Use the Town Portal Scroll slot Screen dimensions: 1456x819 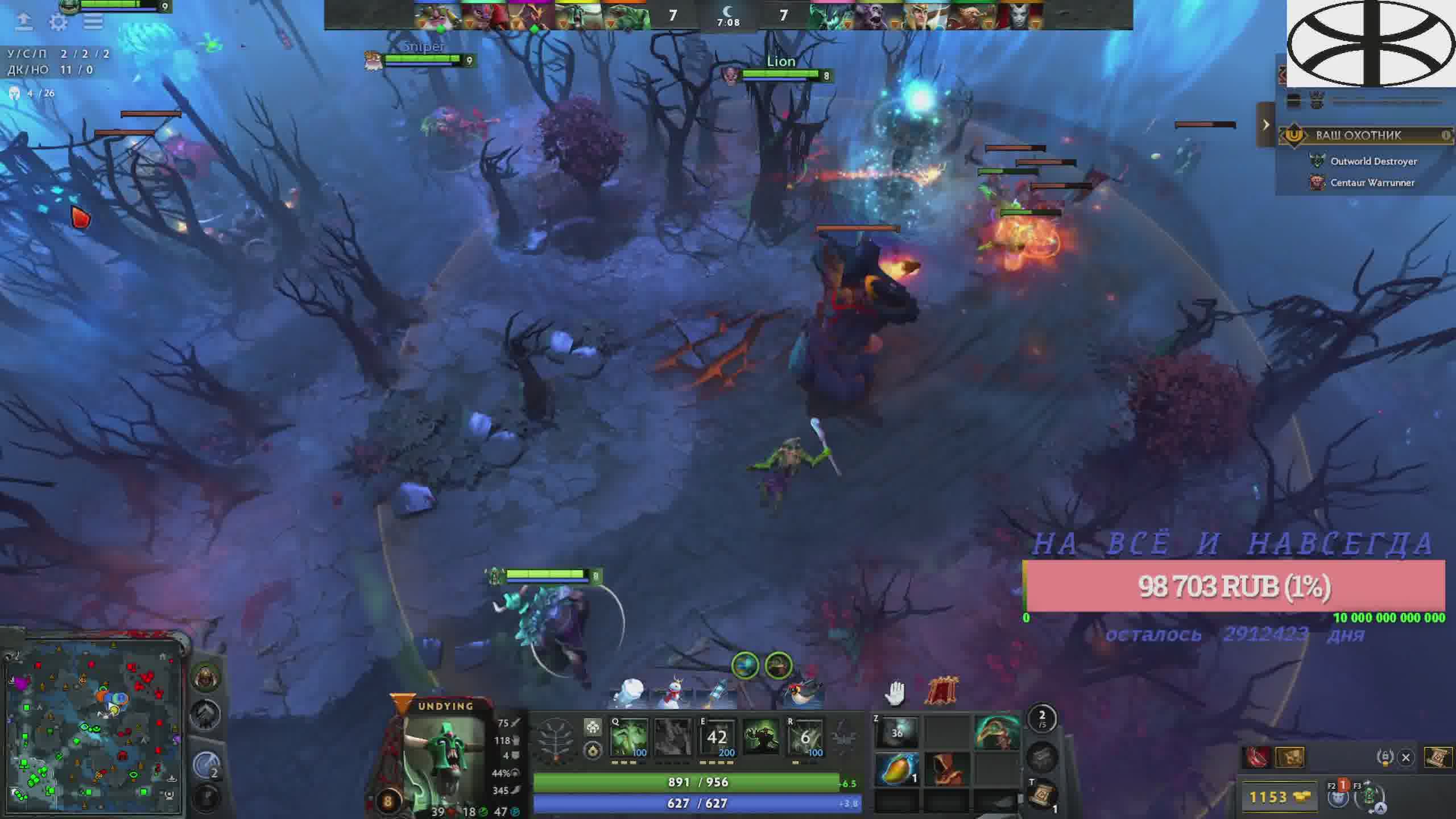(x=1042, y=795)
